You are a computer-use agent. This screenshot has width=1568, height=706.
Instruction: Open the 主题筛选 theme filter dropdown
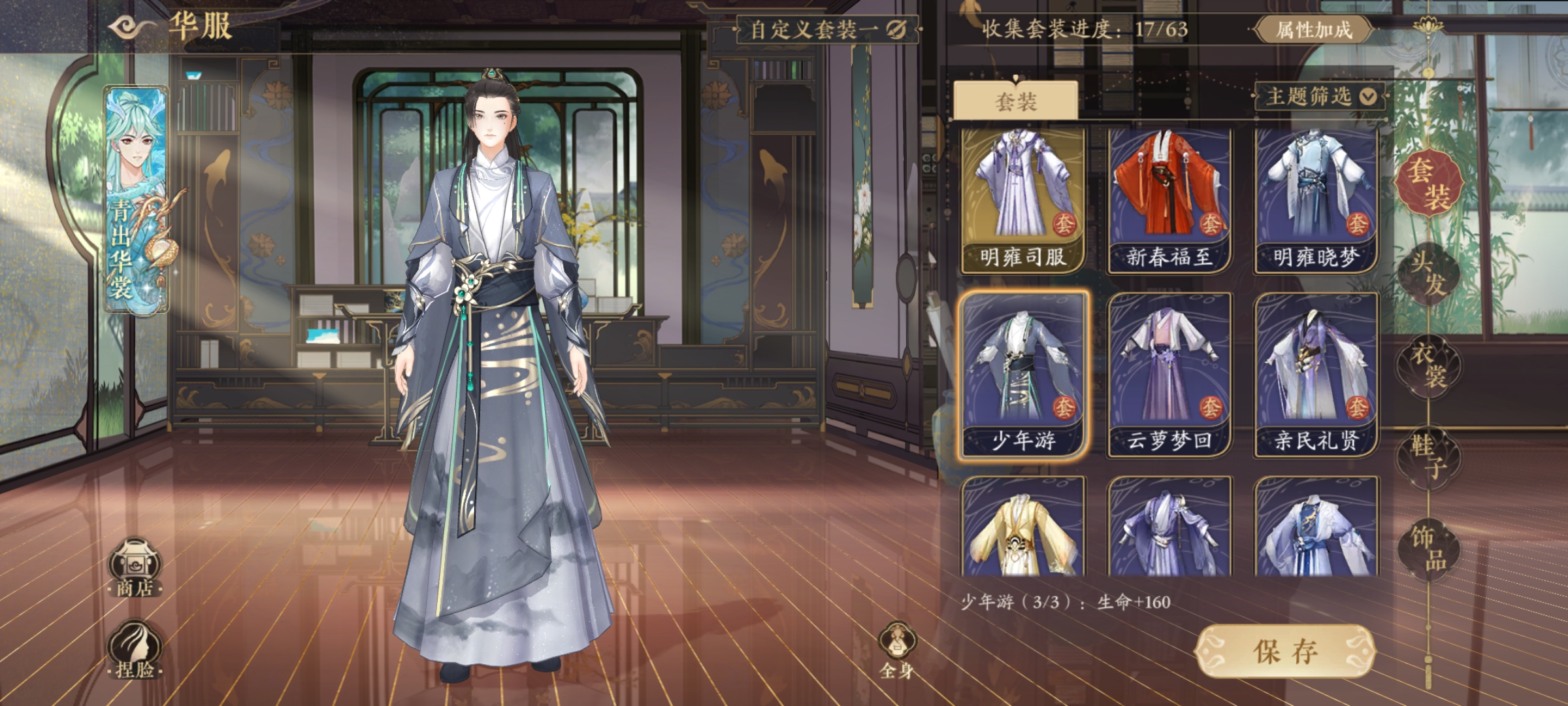click(1321, 97)
